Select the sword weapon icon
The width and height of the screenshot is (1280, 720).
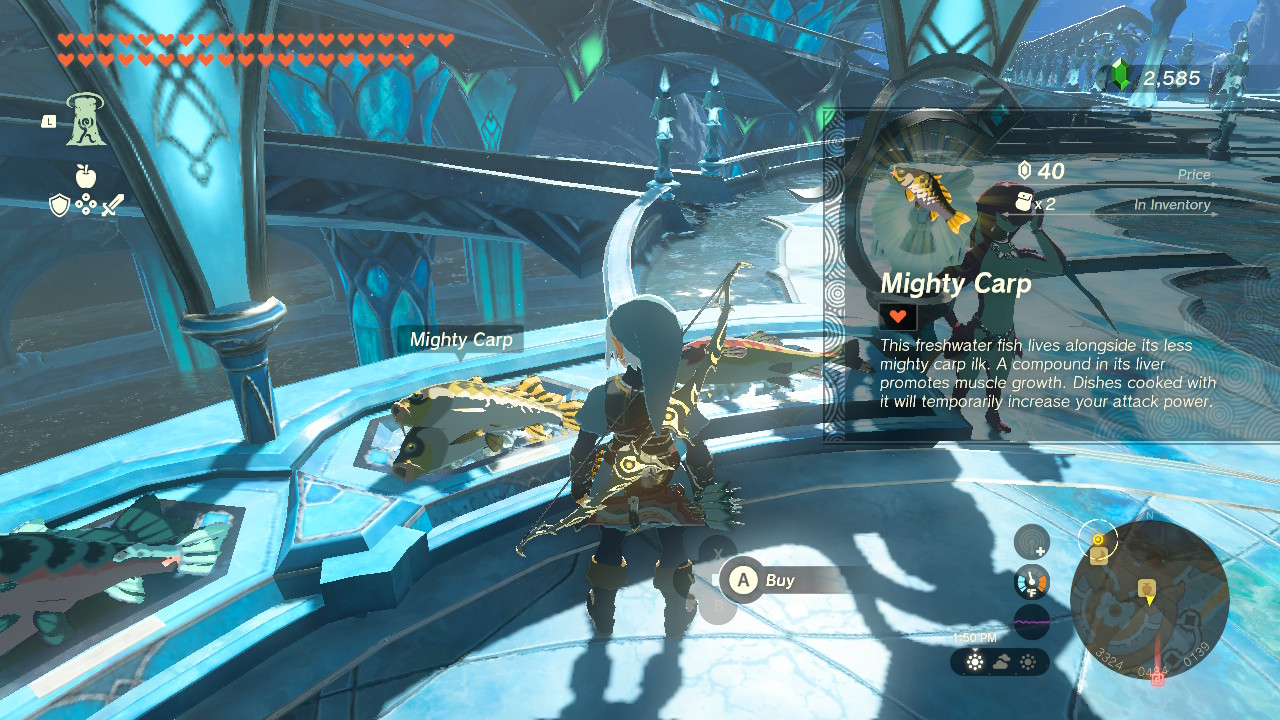point(112,206)
